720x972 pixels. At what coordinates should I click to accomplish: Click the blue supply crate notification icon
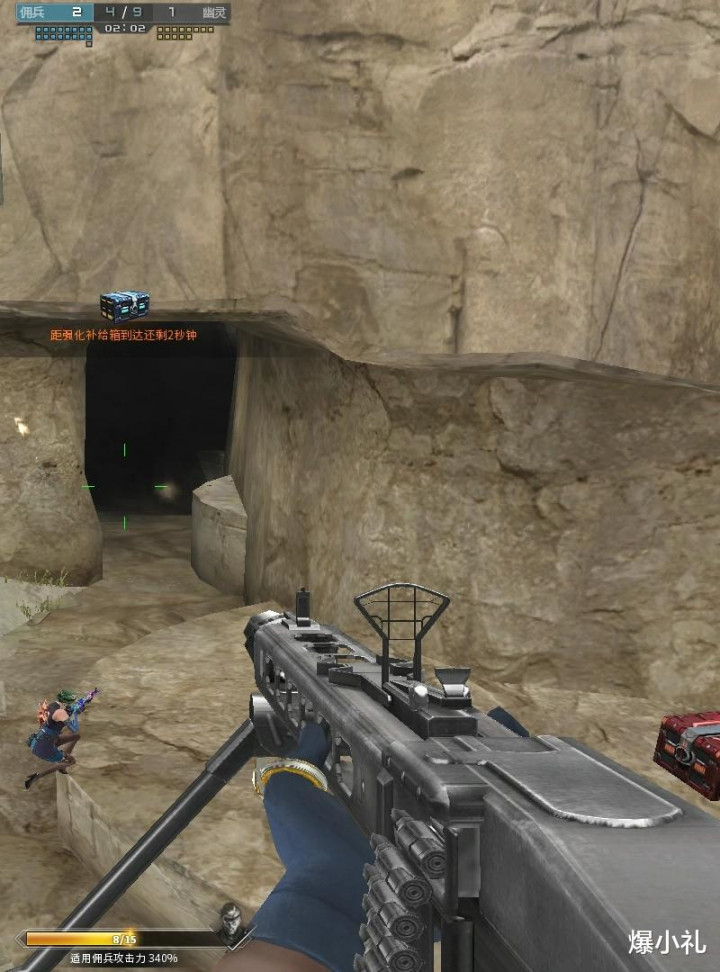(x=124, y=305)
